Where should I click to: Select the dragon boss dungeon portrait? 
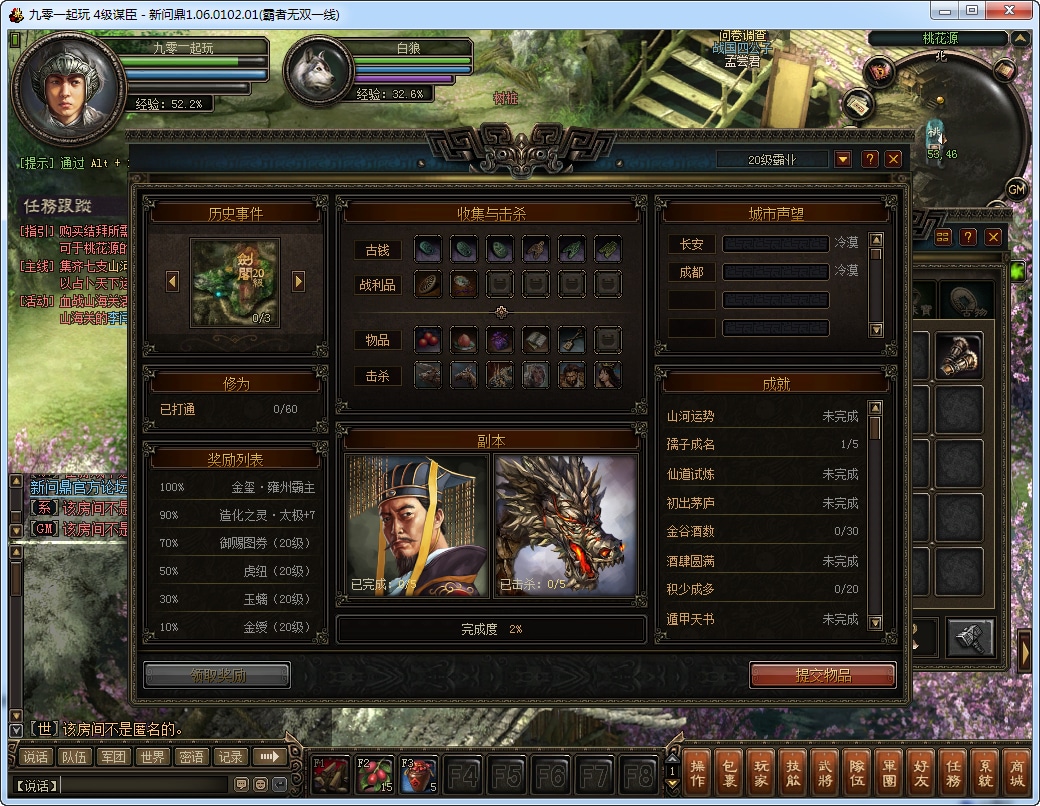pyautogui.click(x=566, y=526)
